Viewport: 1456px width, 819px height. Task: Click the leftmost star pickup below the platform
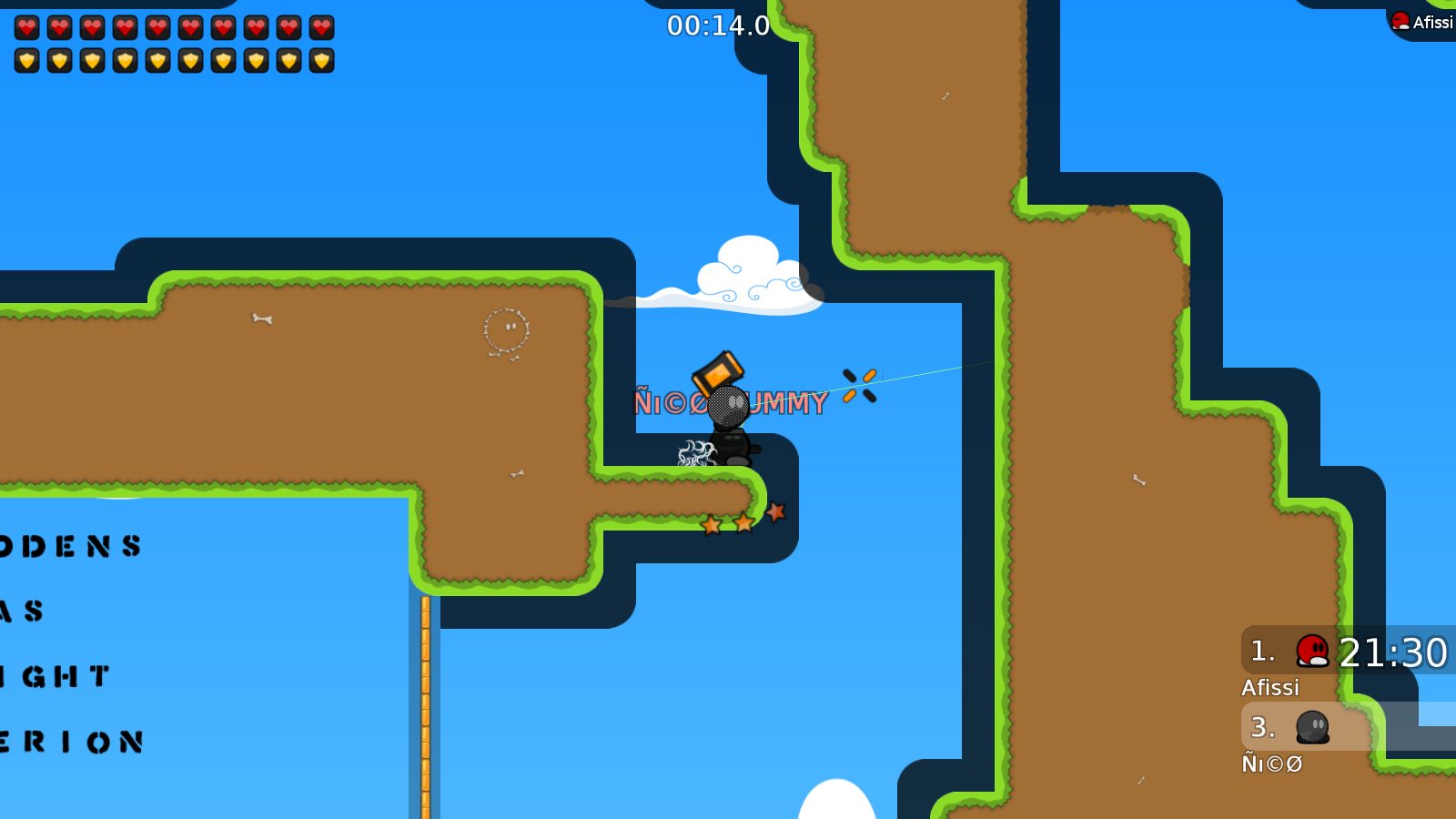713,525
